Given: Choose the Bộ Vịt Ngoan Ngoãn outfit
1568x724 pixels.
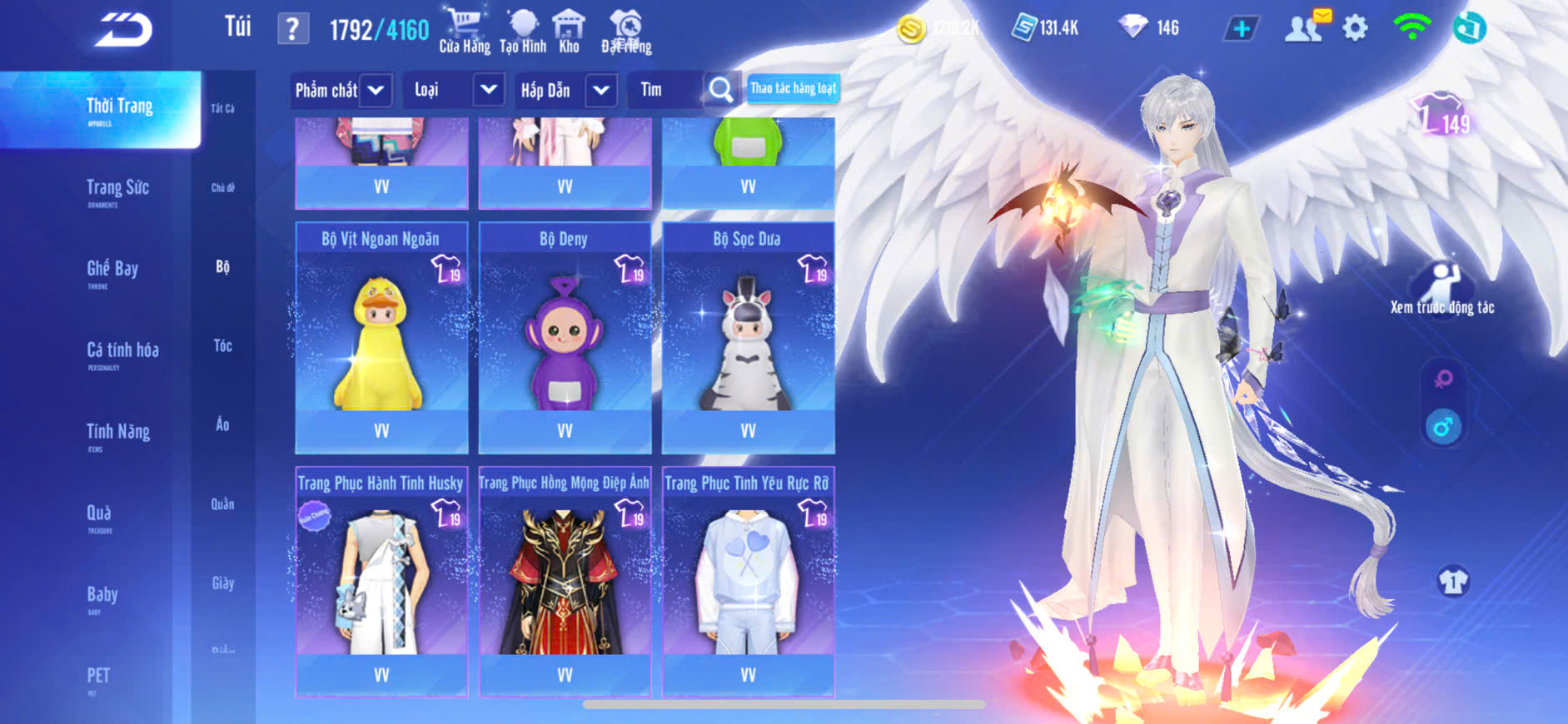Looking at the screenshot, I should [x=381, y=337].
